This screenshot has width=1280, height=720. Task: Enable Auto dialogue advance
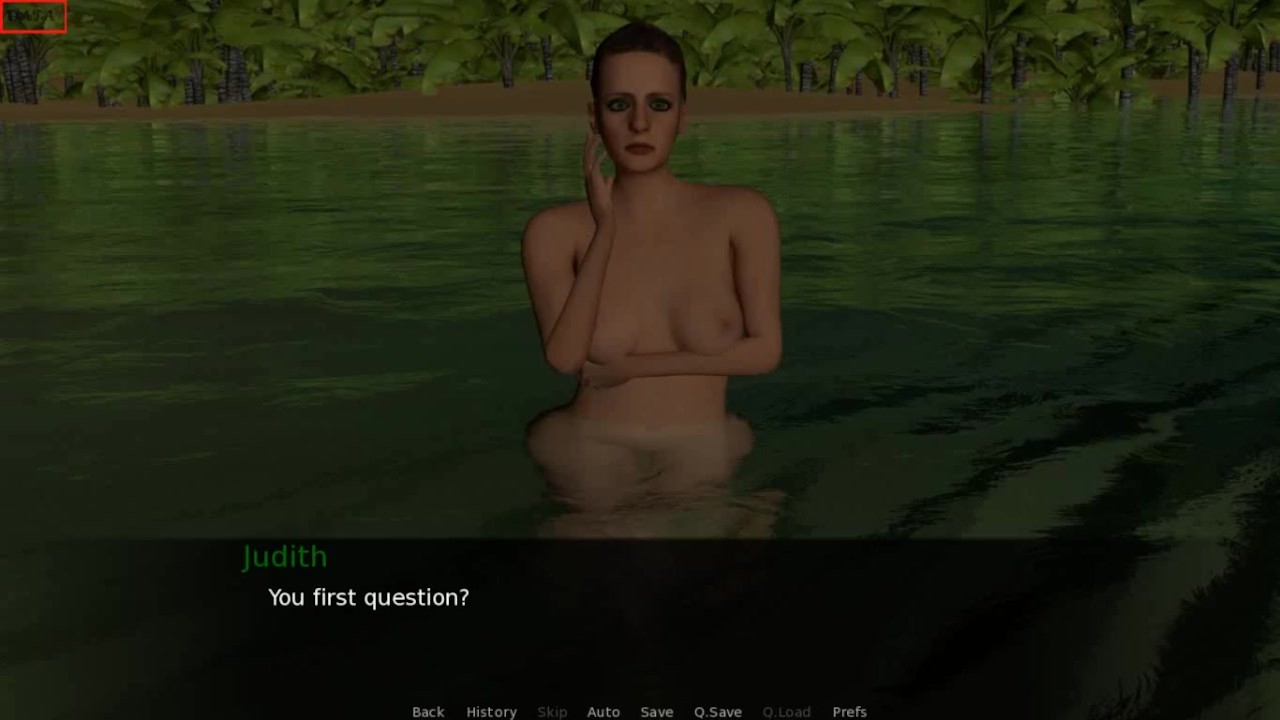pos(603,712)
